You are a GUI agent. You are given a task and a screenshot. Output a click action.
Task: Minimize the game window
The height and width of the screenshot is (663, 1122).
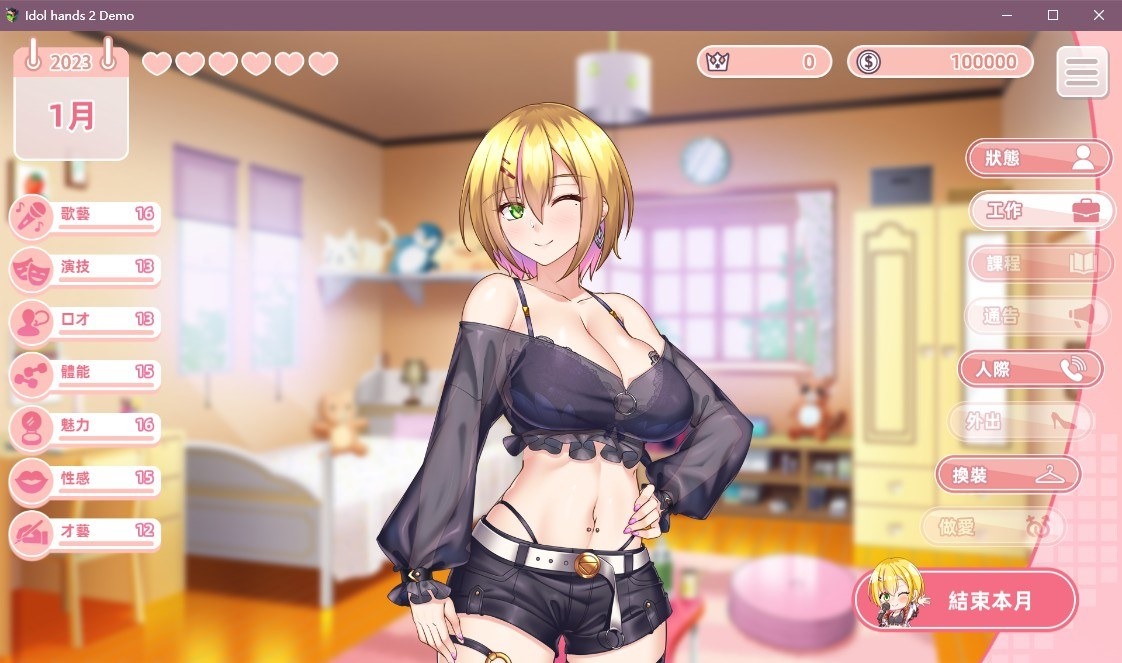pos(1006,15)
